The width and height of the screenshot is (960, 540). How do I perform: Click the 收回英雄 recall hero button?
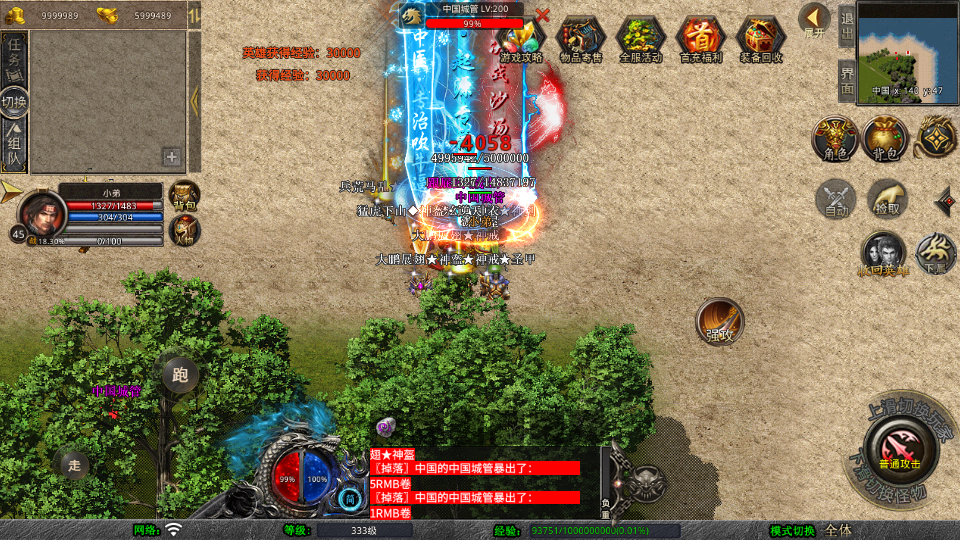click(x=884, y=253)
